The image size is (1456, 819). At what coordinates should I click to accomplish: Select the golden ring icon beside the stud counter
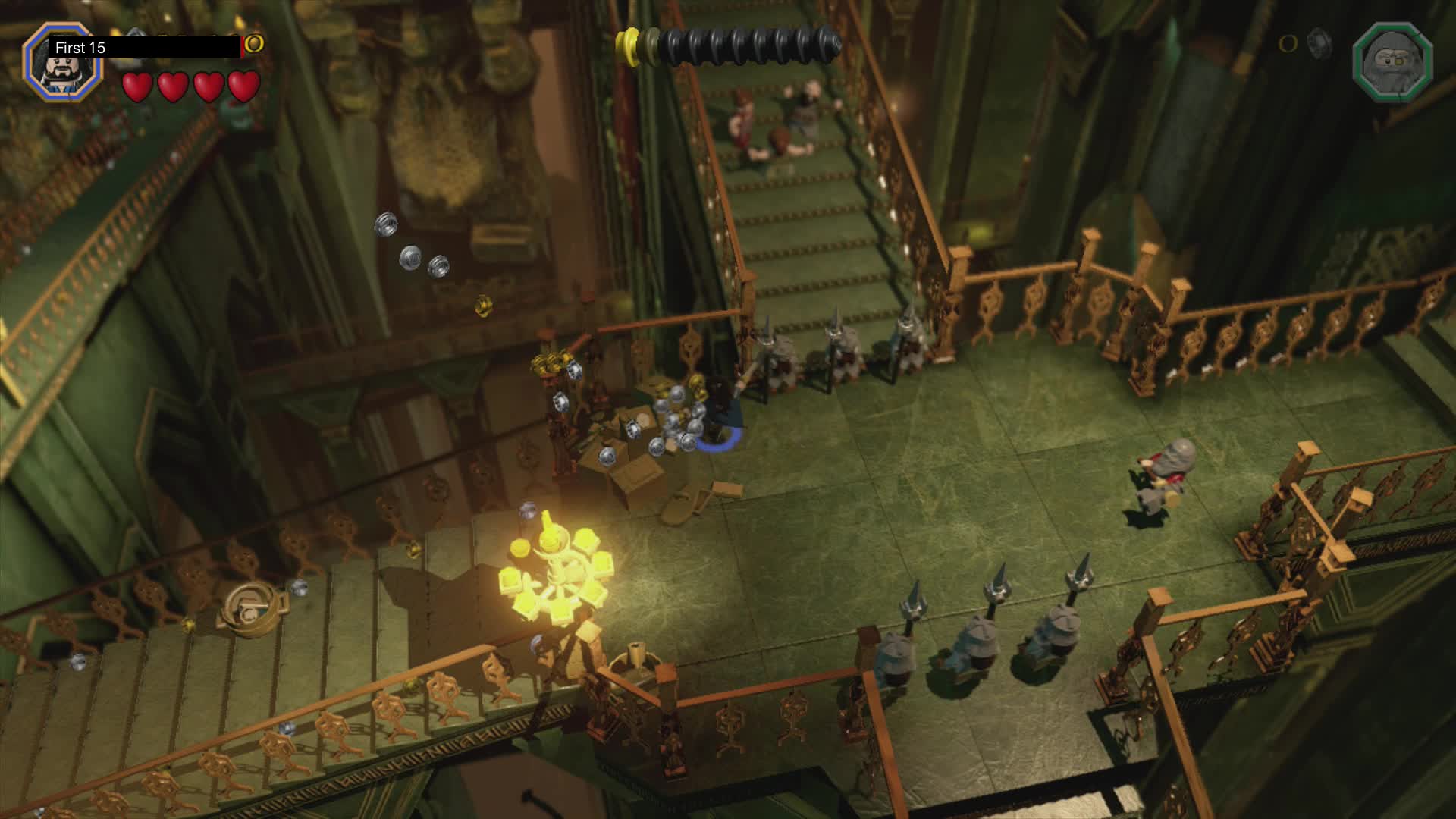[252, 45]
